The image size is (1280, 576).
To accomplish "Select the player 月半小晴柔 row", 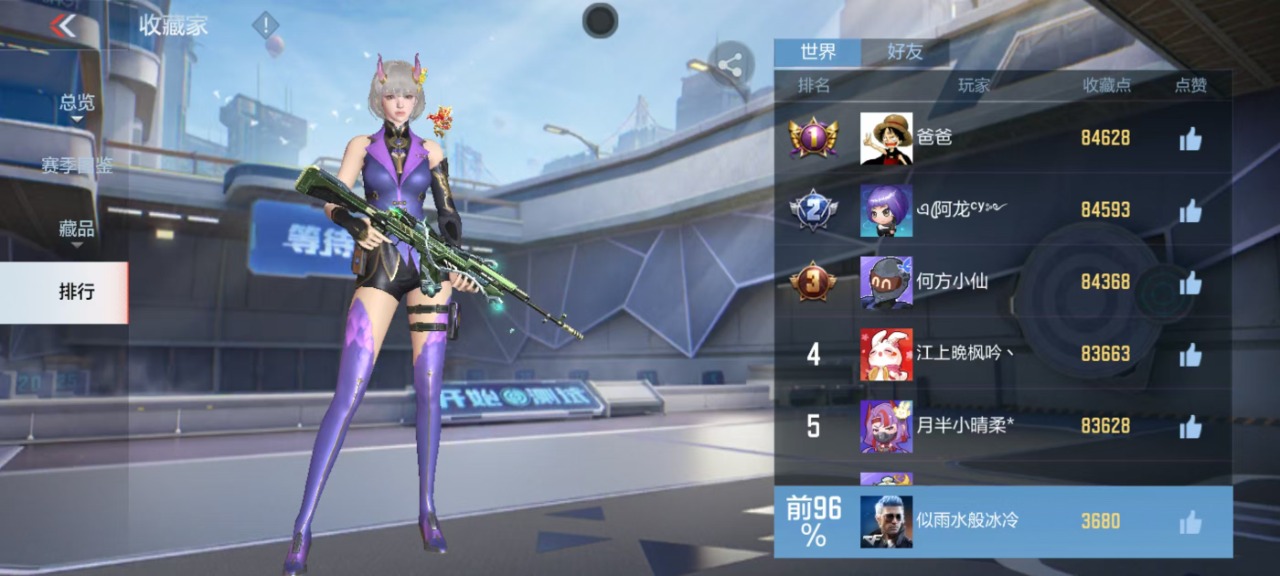I will tap(1000, 426).
